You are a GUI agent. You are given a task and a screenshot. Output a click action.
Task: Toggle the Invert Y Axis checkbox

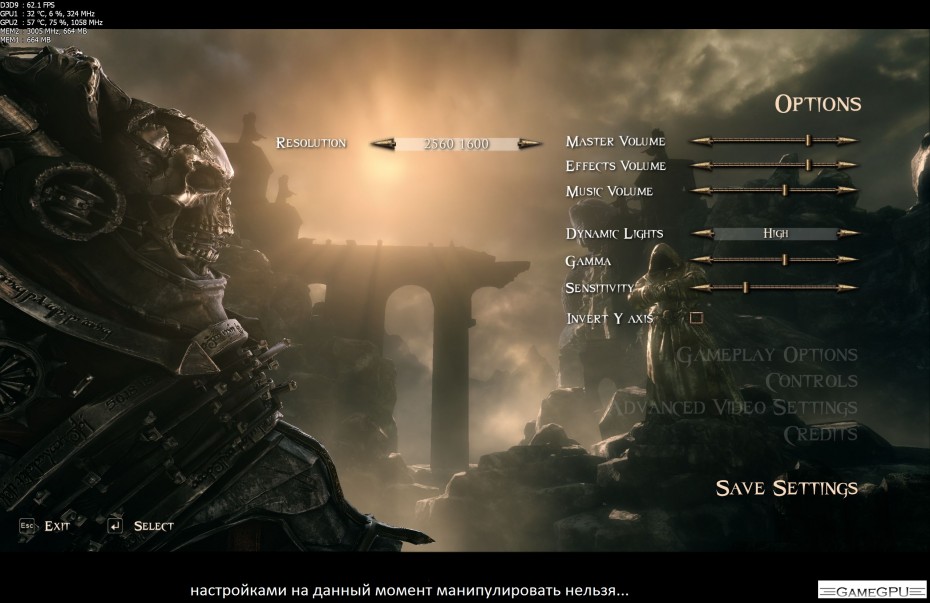697,318
